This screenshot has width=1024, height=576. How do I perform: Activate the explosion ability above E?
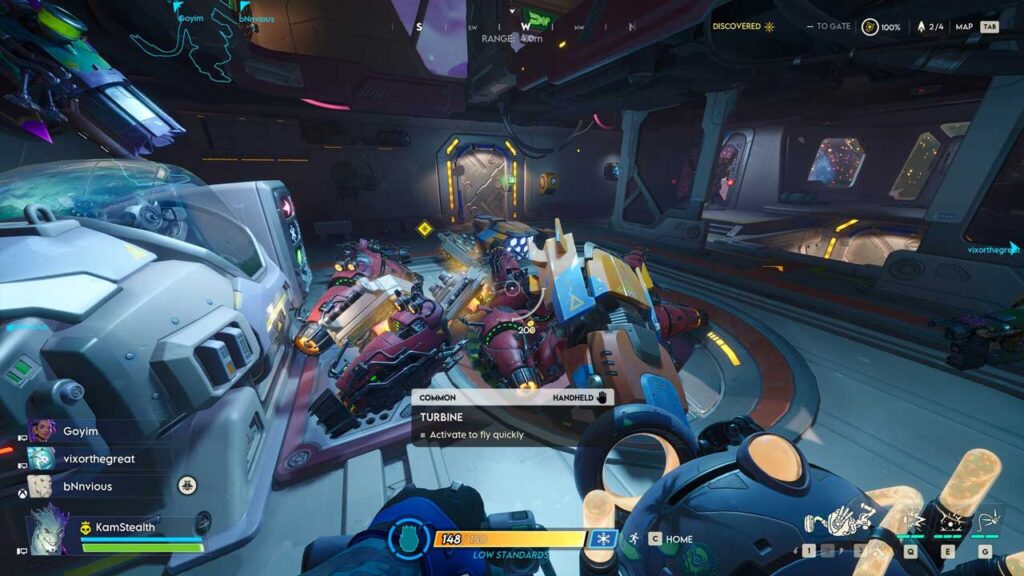(x=948, y=520)
